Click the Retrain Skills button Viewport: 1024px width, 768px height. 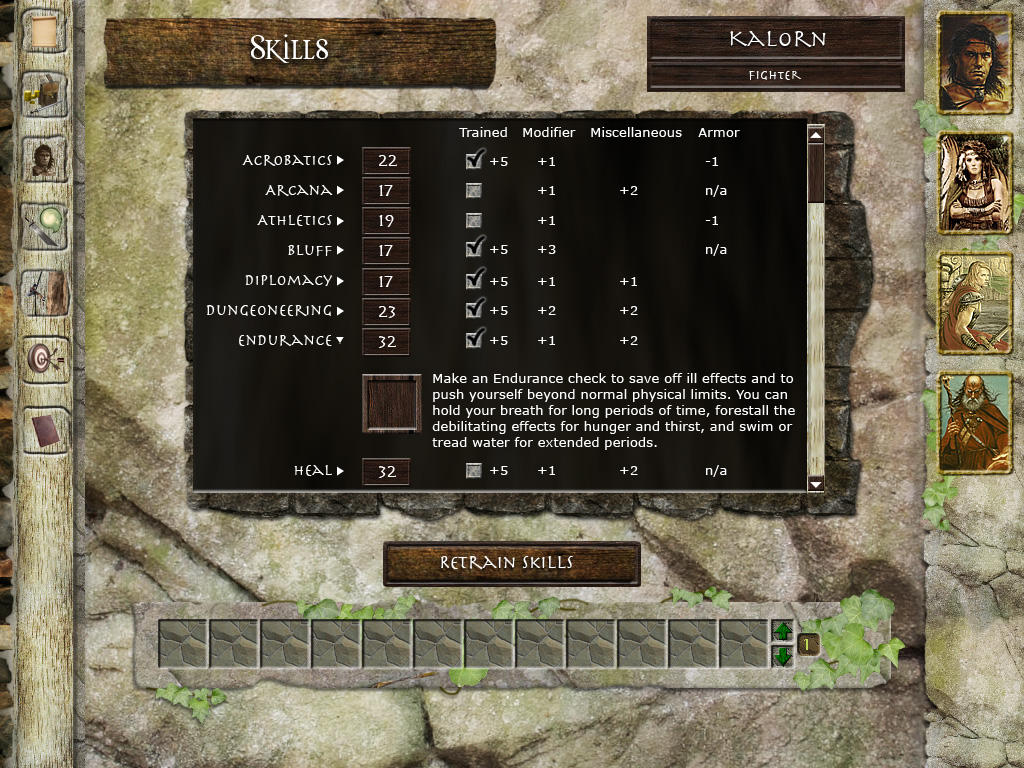click(x=511, y=563)
